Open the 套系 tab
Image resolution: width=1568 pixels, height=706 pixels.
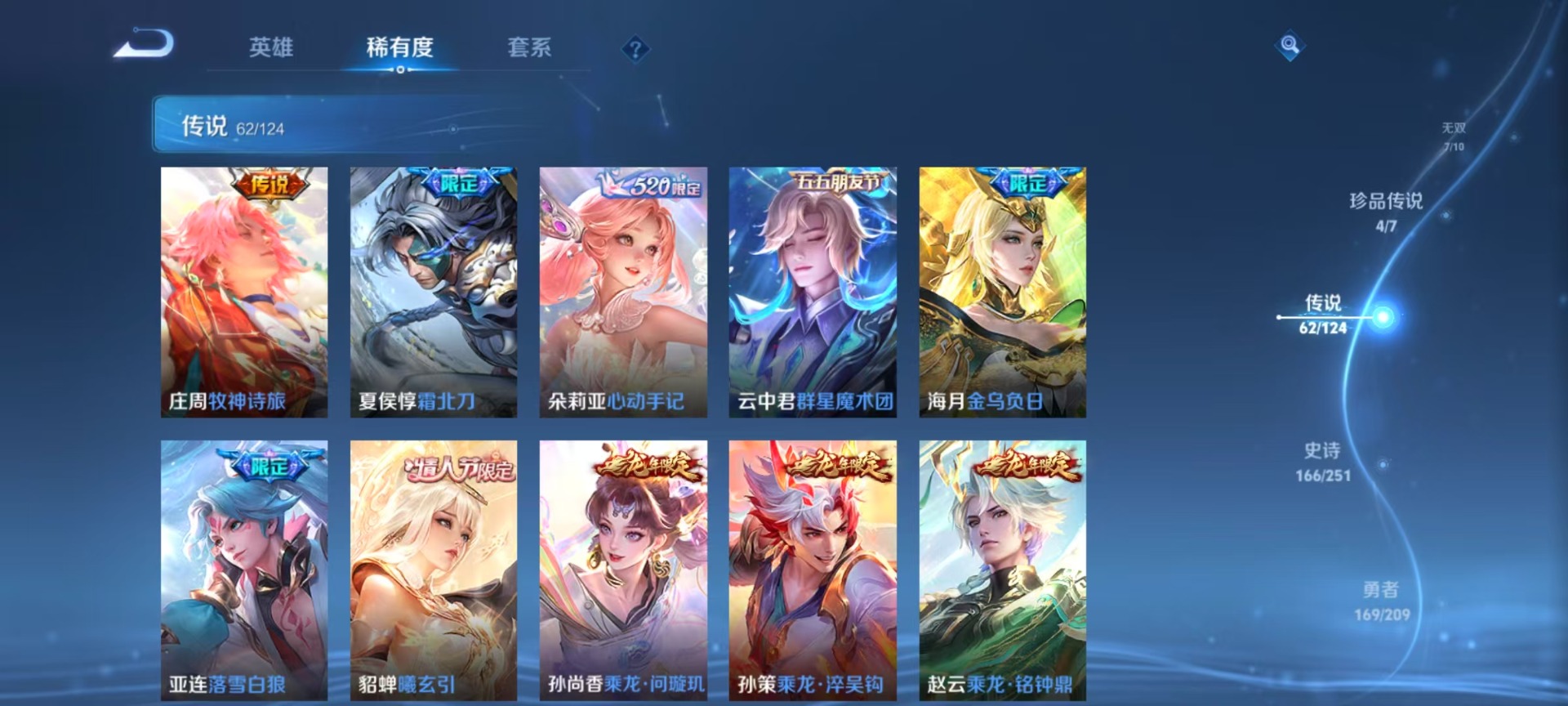[x=529, y=47]
